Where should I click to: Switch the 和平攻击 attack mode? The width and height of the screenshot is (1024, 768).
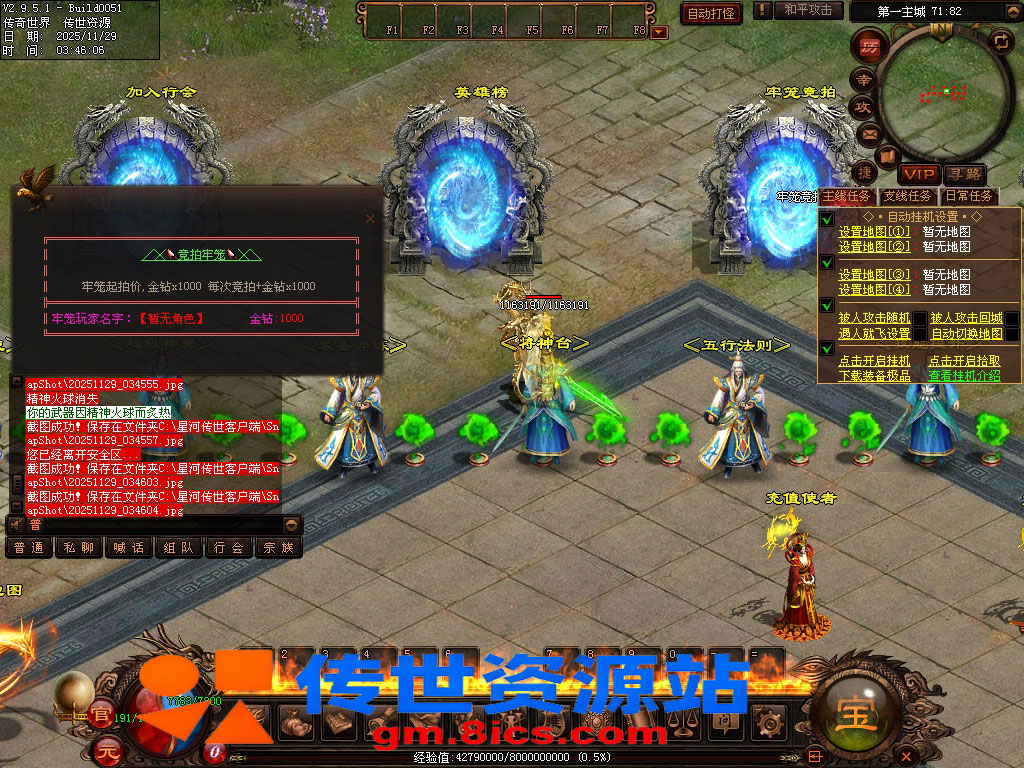click(808, 10)
